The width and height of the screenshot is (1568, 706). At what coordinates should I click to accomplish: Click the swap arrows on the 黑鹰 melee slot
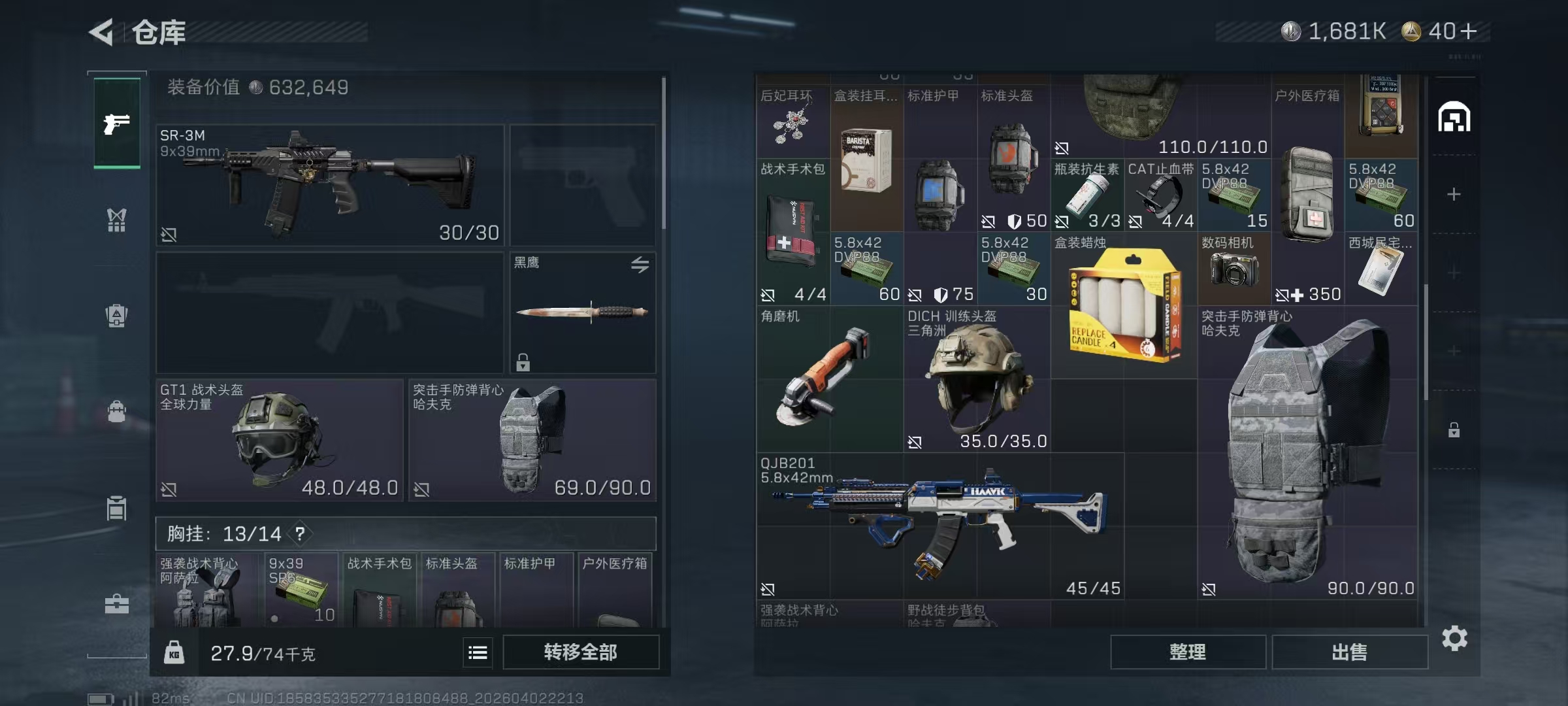point(641,263)
